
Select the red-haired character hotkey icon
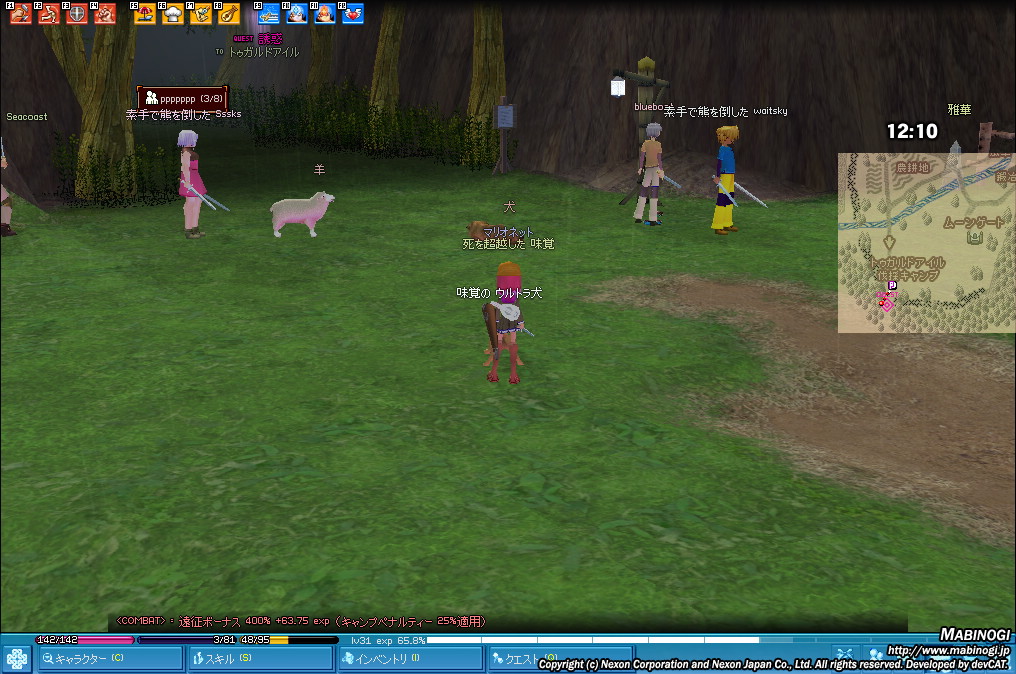tap(325, 14)
